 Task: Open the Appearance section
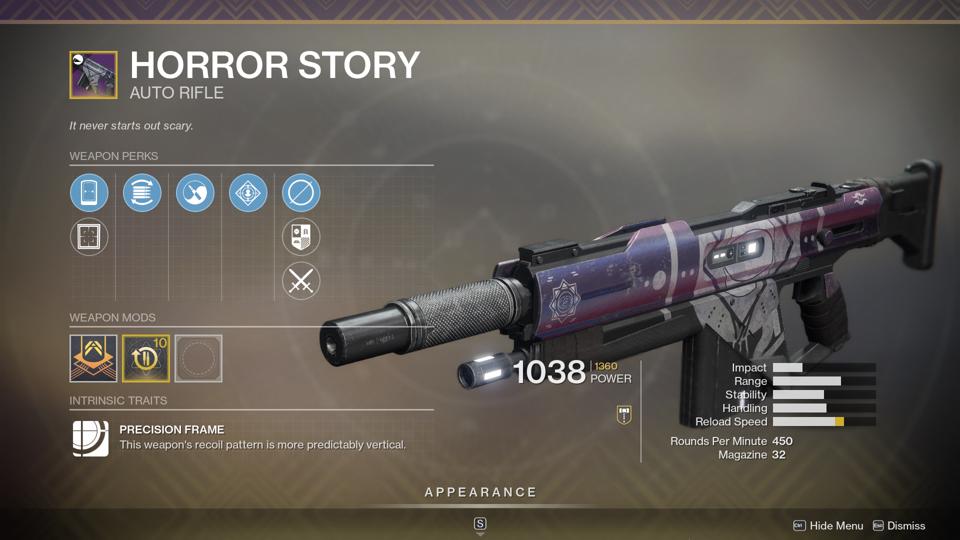tap(480, 492)
